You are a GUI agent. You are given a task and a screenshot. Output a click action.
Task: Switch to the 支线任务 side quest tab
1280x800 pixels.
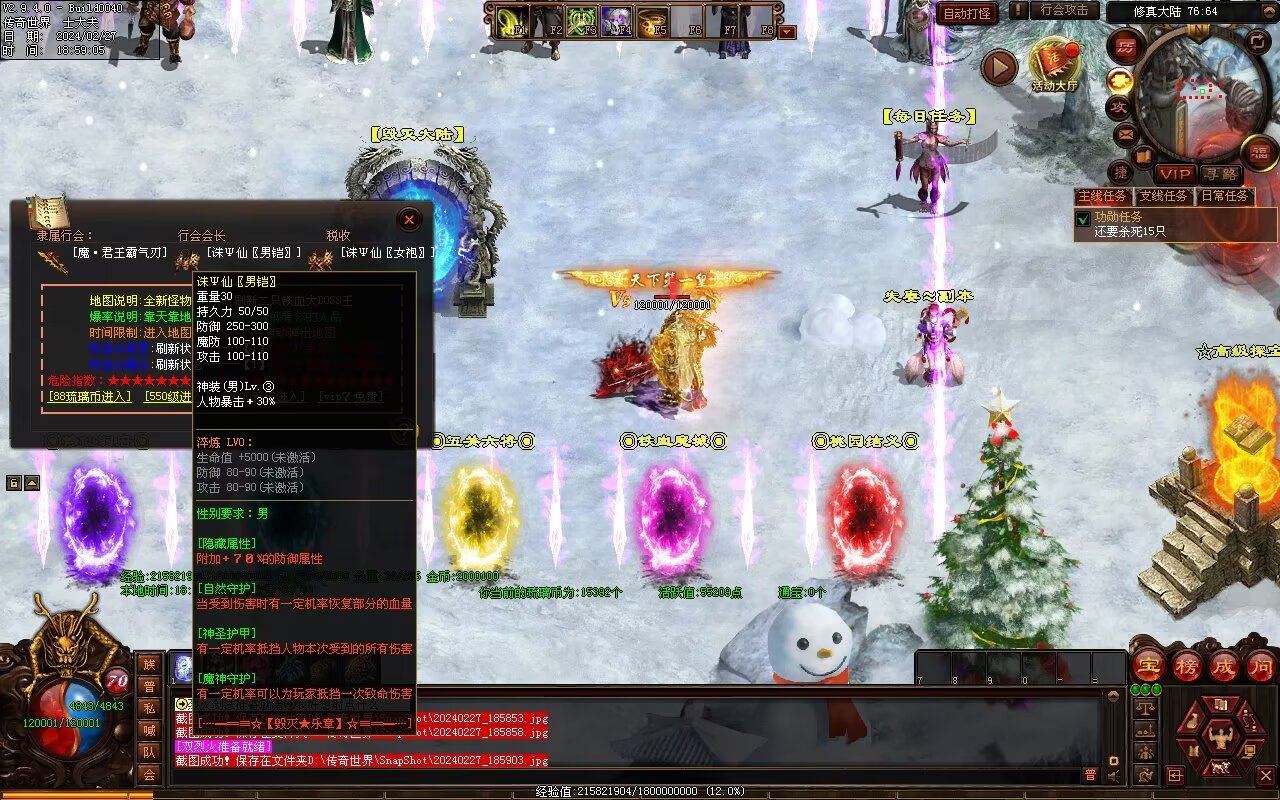pos(1164,196)
